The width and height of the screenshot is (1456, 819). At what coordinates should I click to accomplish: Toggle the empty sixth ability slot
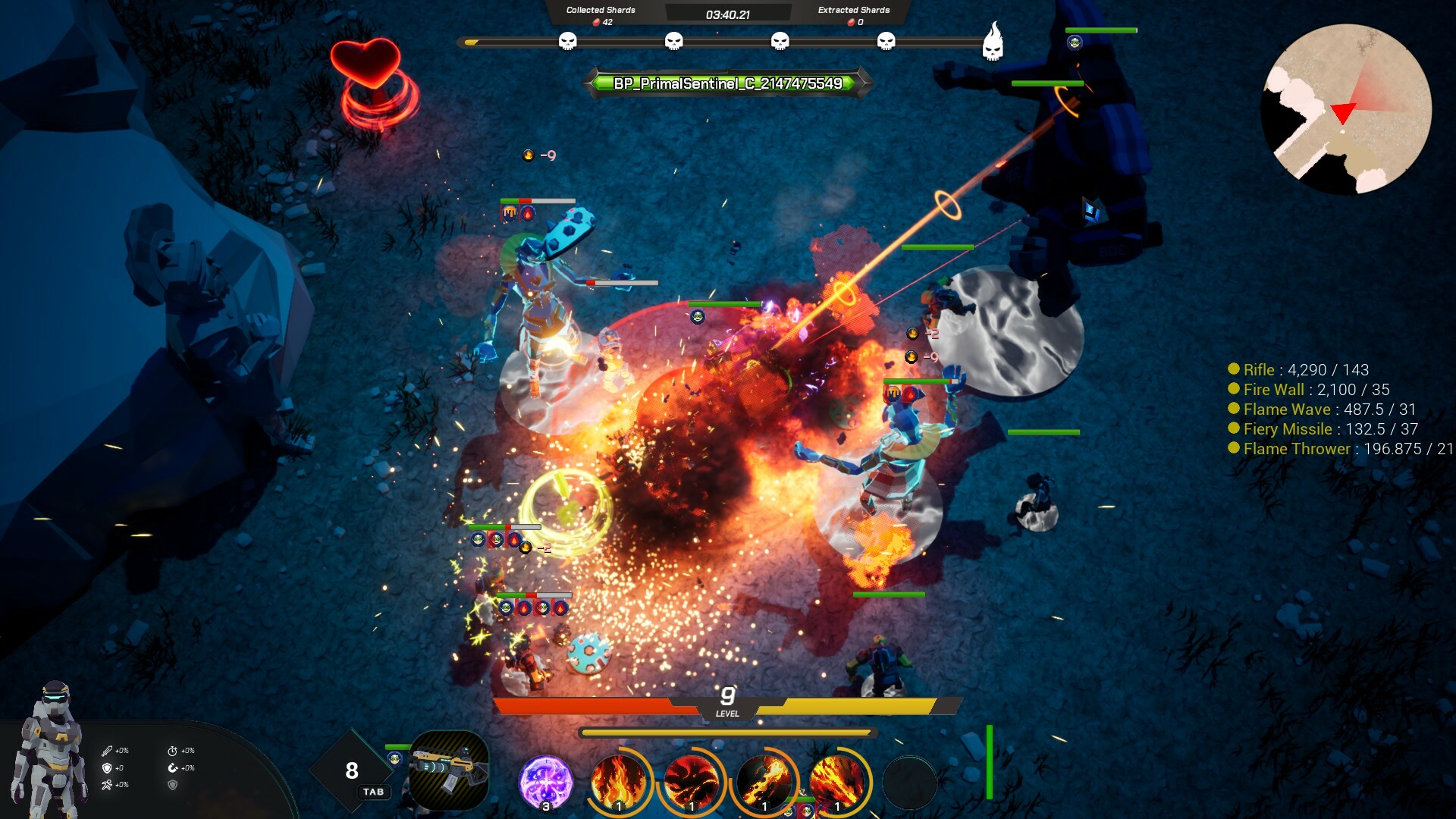click(912, 783)
